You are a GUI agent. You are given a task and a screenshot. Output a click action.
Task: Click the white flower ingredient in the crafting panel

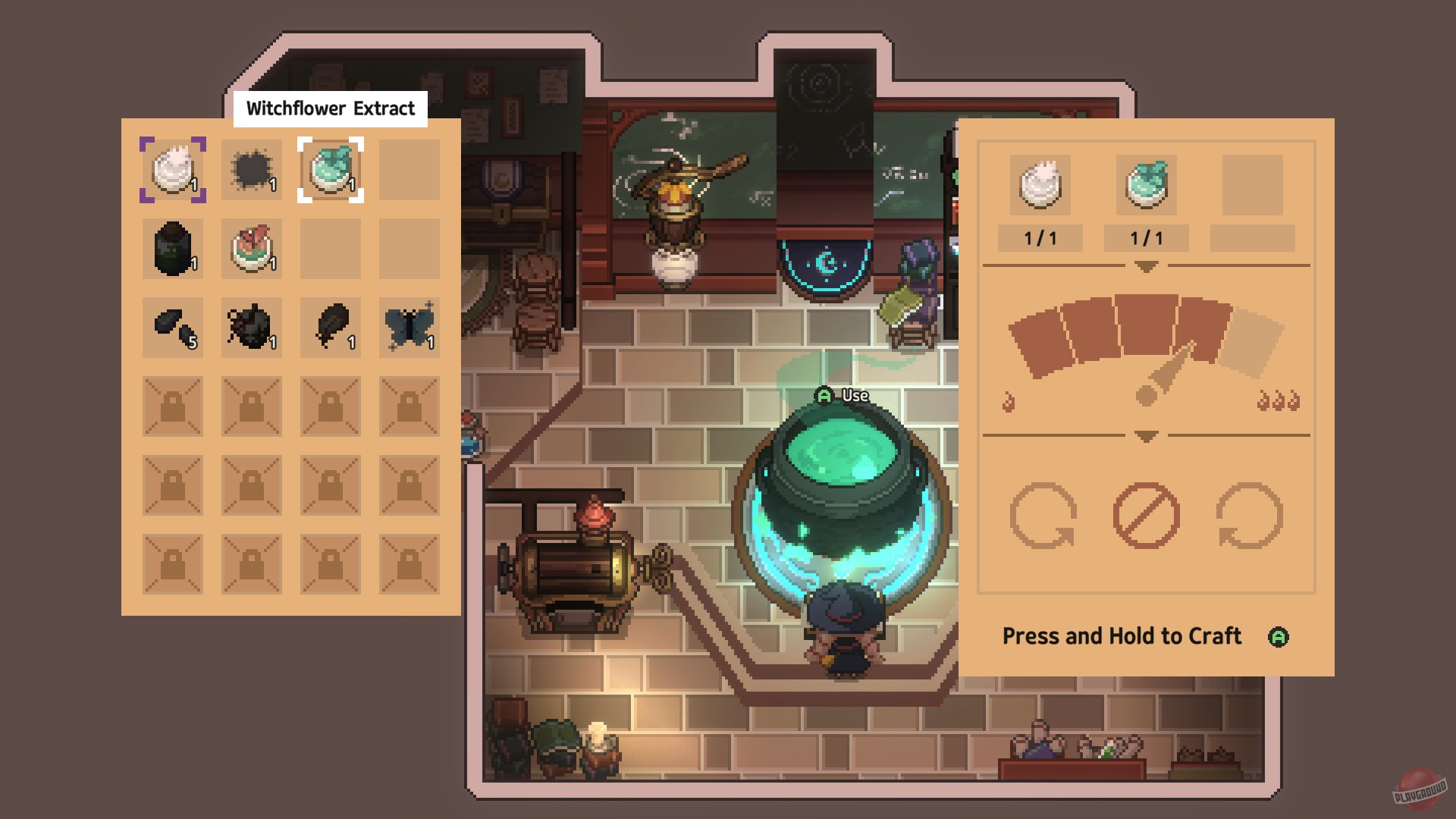1039,186
